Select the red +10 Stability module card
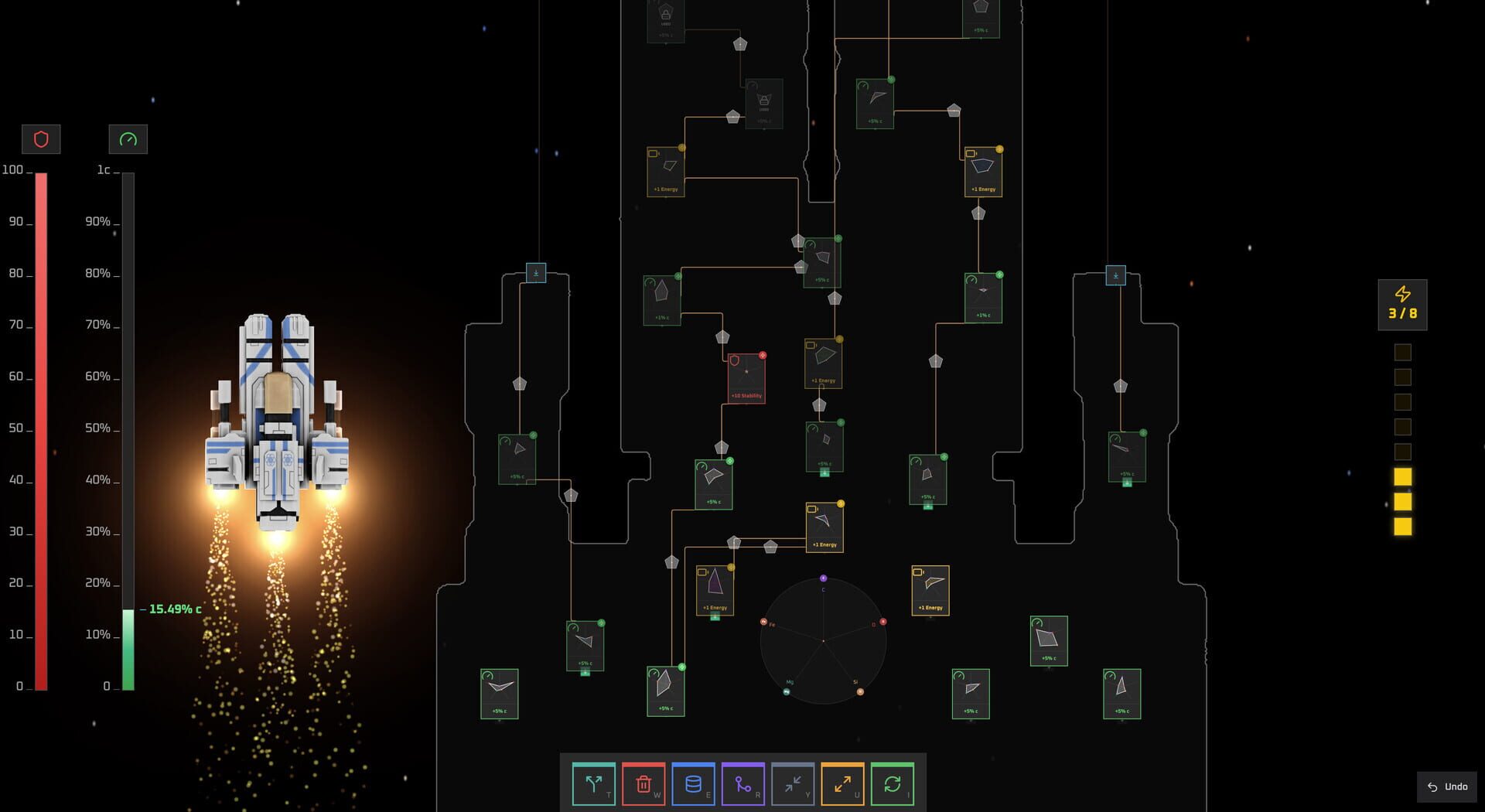Viewport: 1485px width, 812px height. [x=746, y=379]
